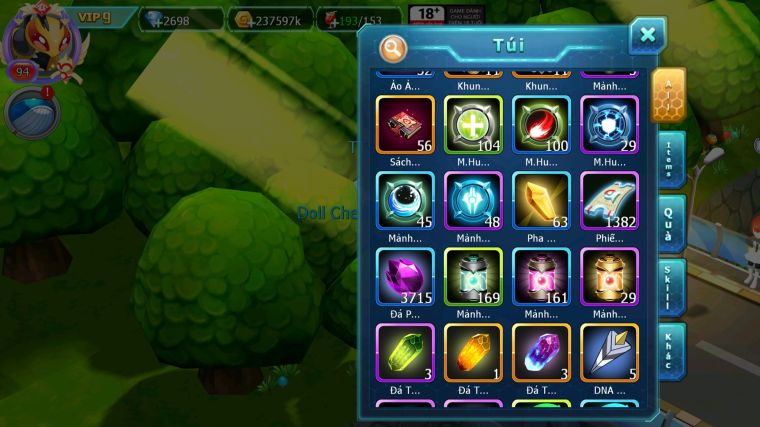Show the Khác category tab
760x427 pixels.
670,351
